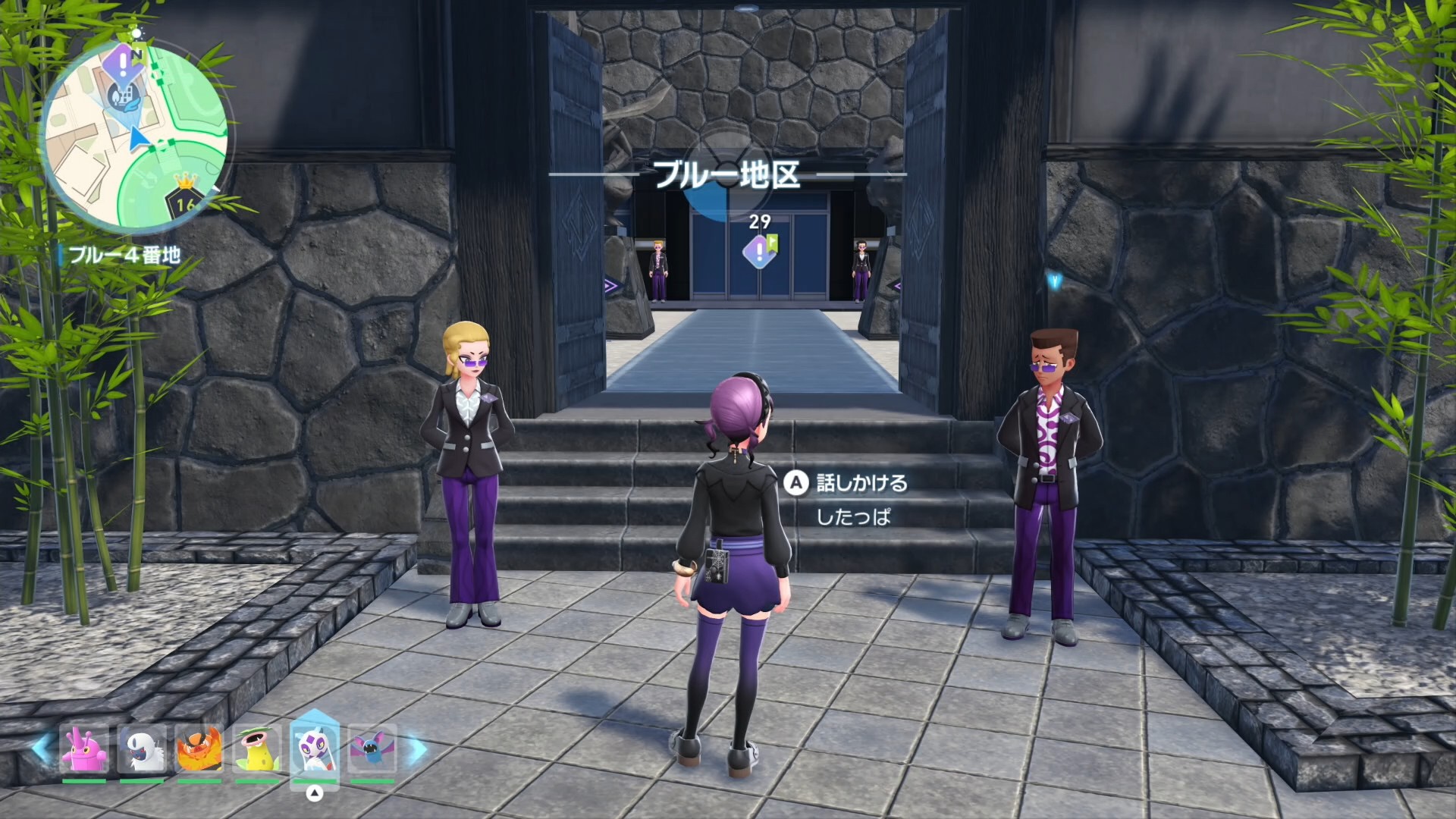Choose the Zubat party slot
1456x819 pixels.
click(x=372, y=749)
